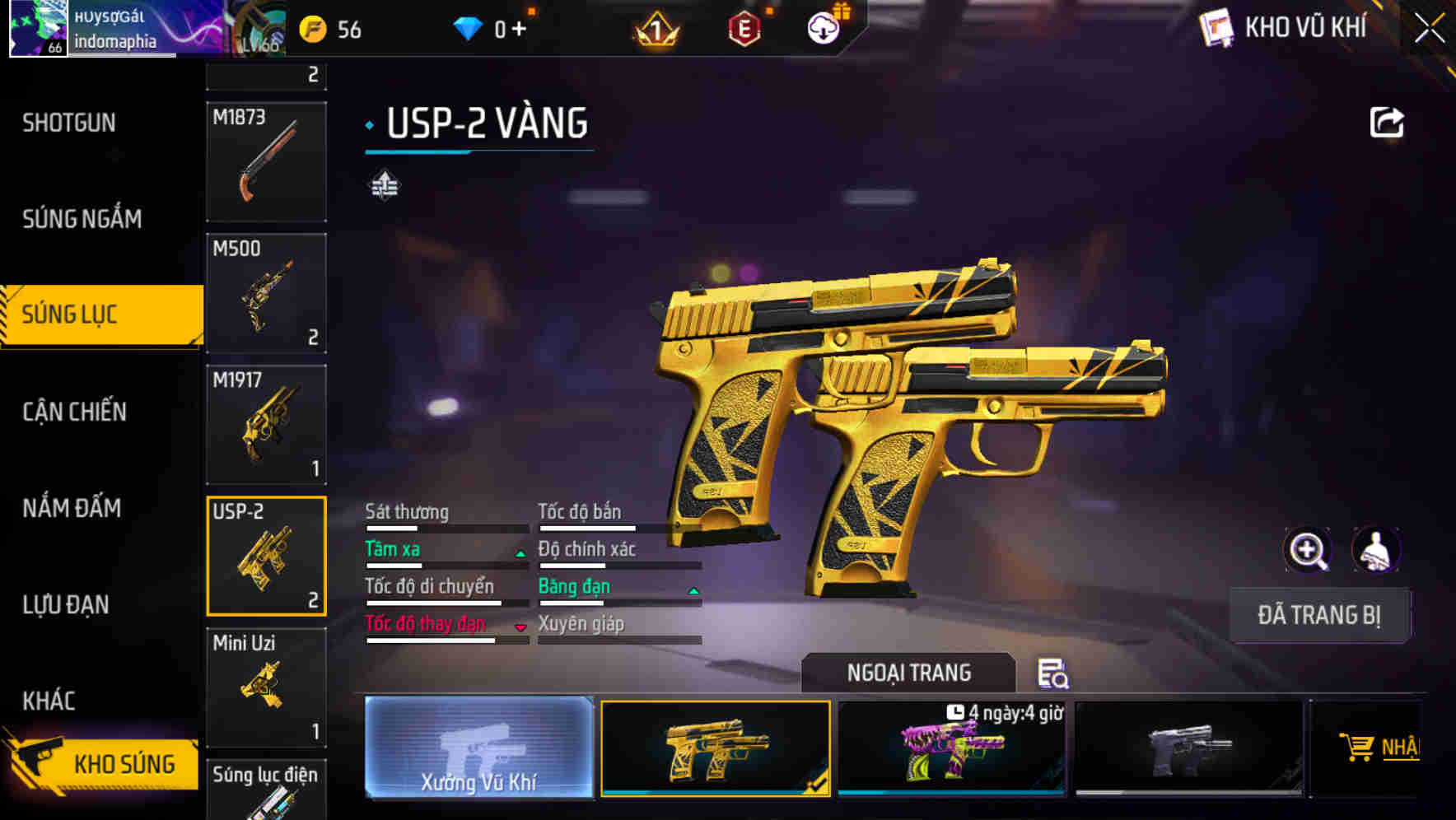Choose the M1917 weapon tile
Viewport: 1456px width, 820px height.
coord(266,425)
